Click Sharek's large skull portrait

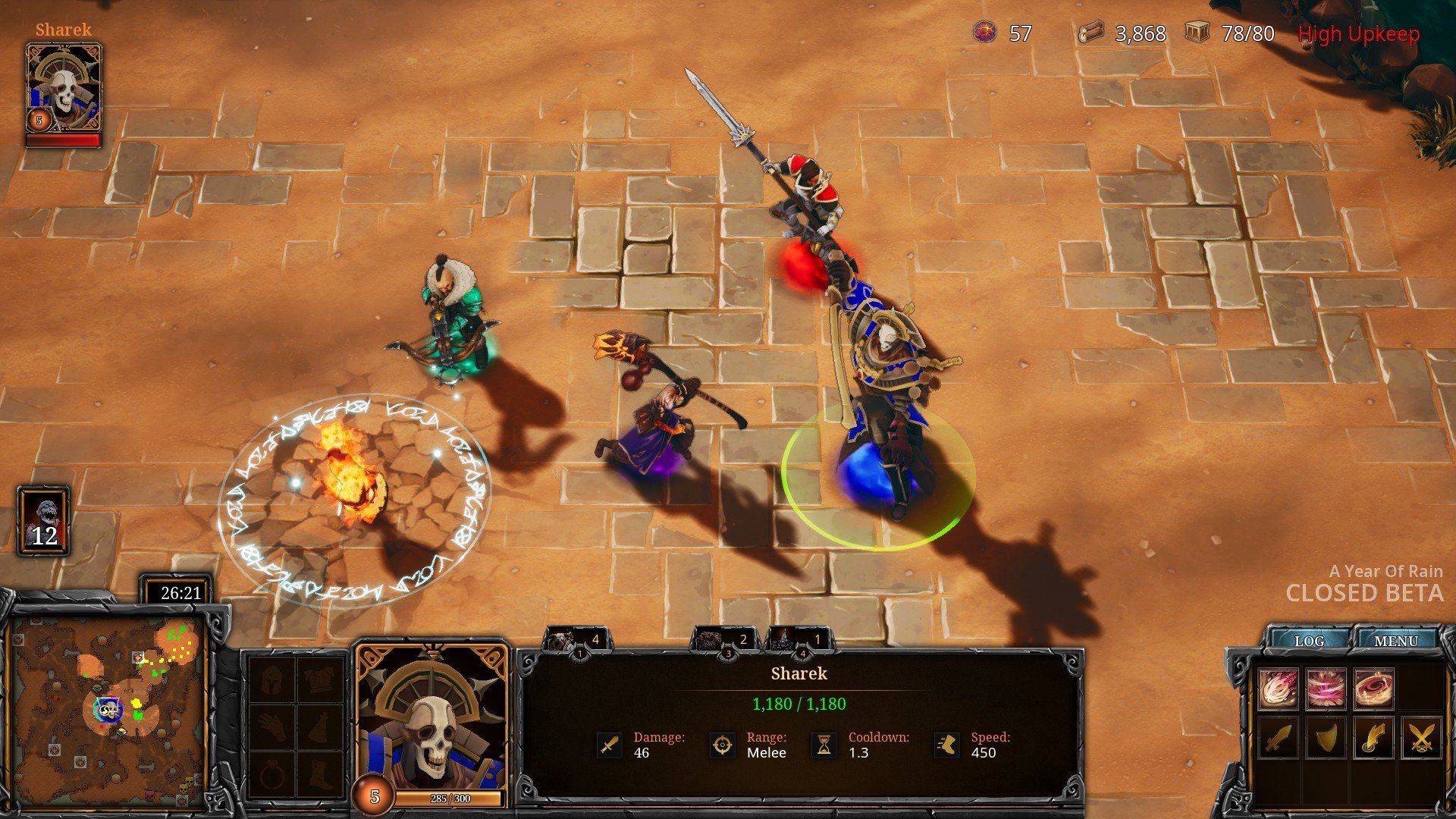coord(431,720)
